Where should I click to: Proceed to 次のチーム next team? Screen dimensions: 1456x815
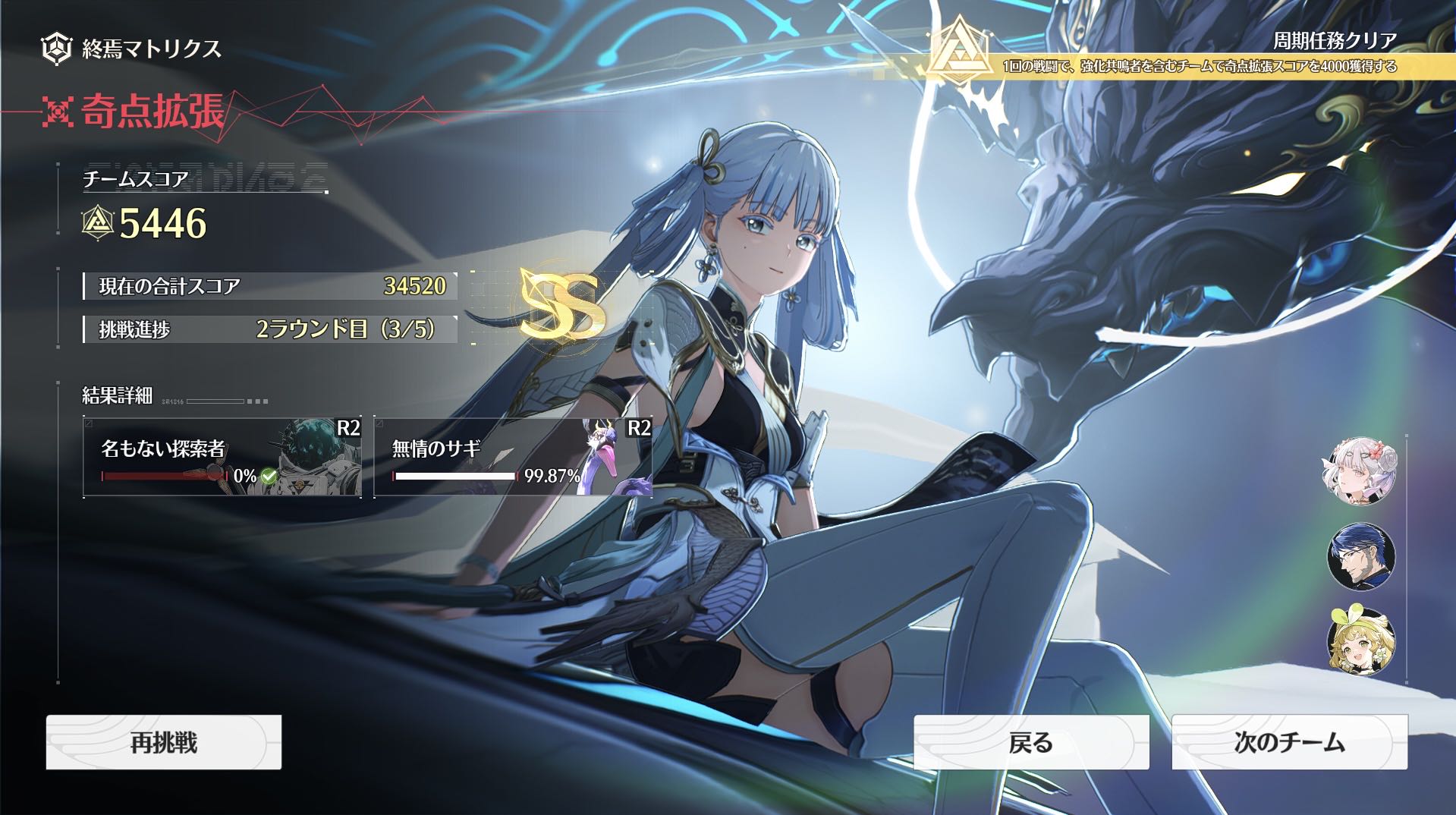[x=1289, y=742]
